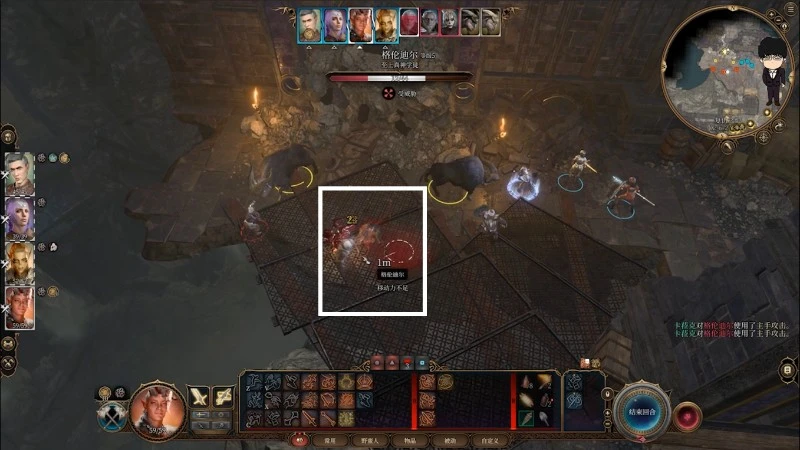This screenshot has width=800, height=450.
Task: Switch to the 自定义 custom tab
Action: [x=490, y=440]
